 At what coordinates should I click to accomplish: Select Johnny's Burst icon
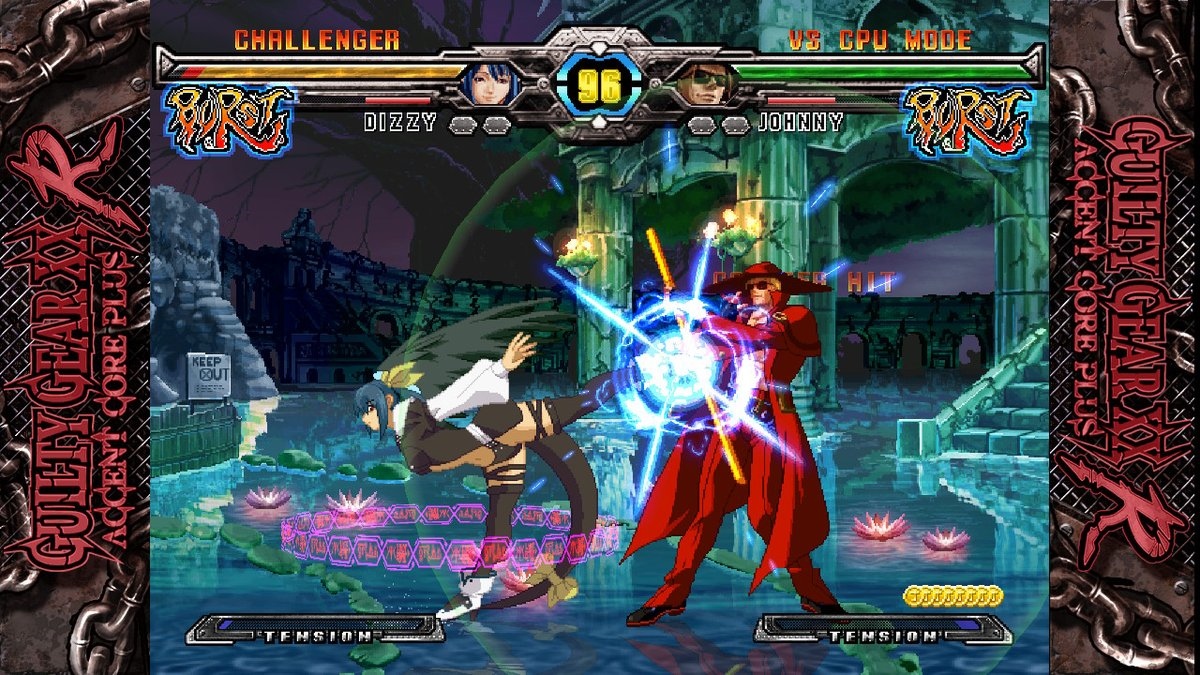(967, 120)
